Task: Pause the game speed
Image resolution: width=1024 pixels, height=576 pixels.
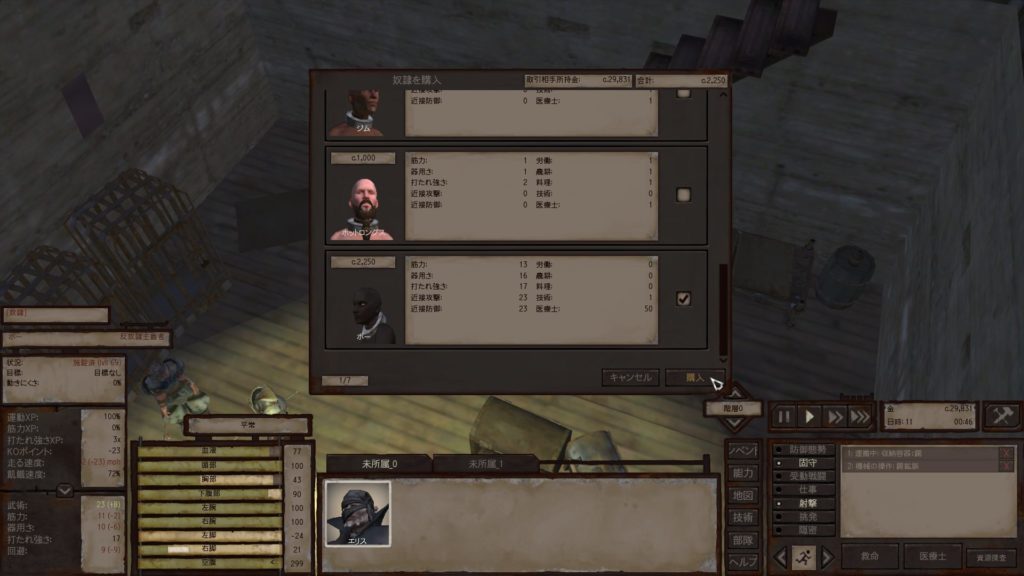Action: point(785,416)
